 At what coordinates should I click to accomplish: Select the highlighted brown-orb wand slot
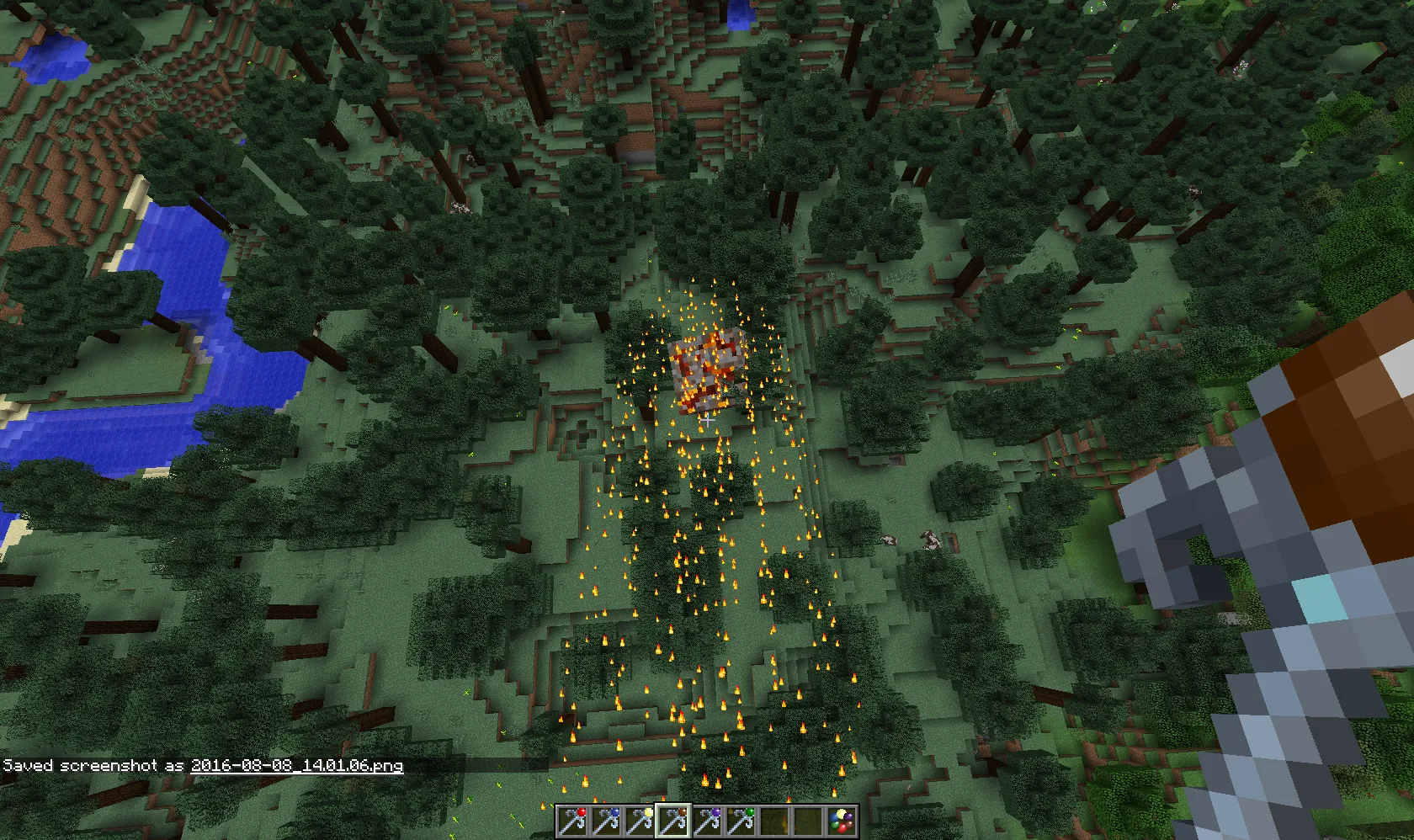[675, 821]
